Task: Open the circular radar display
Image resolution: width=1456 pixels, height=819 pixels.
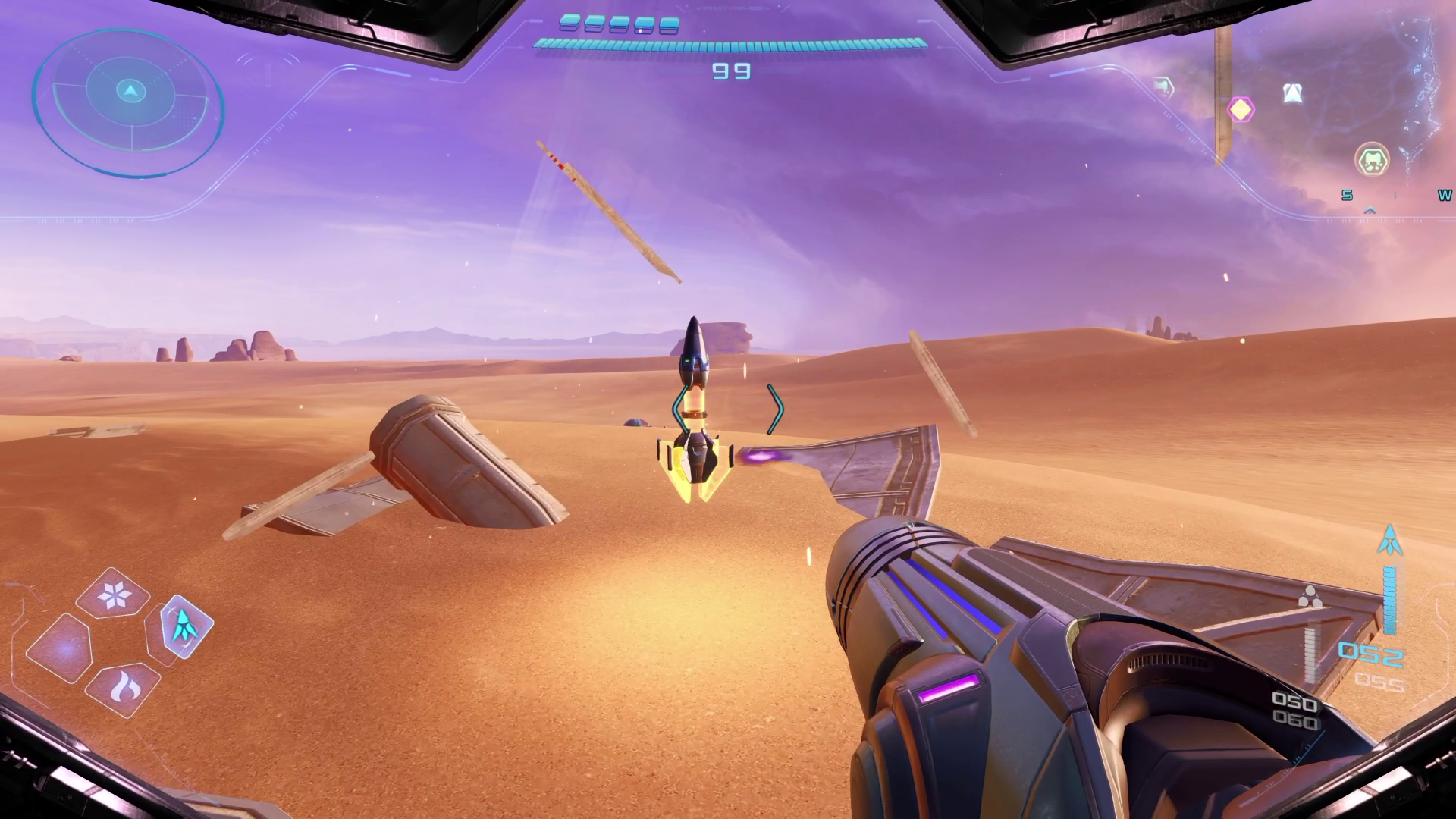Action: point(129,102)
